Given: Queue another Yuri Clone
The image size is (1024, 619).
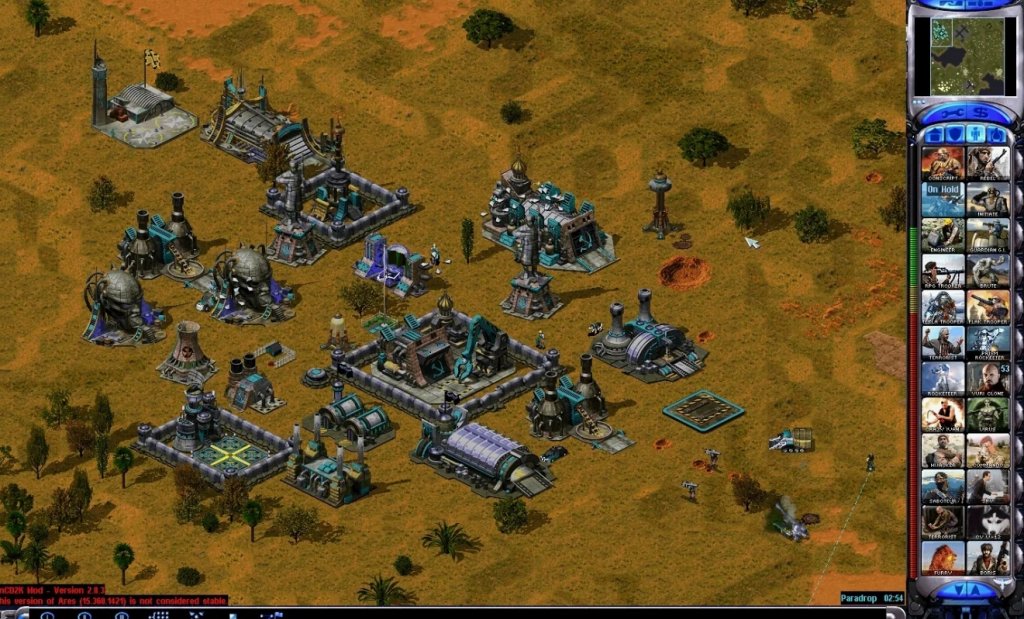Looking at the screenshot, I should point(988,379).
